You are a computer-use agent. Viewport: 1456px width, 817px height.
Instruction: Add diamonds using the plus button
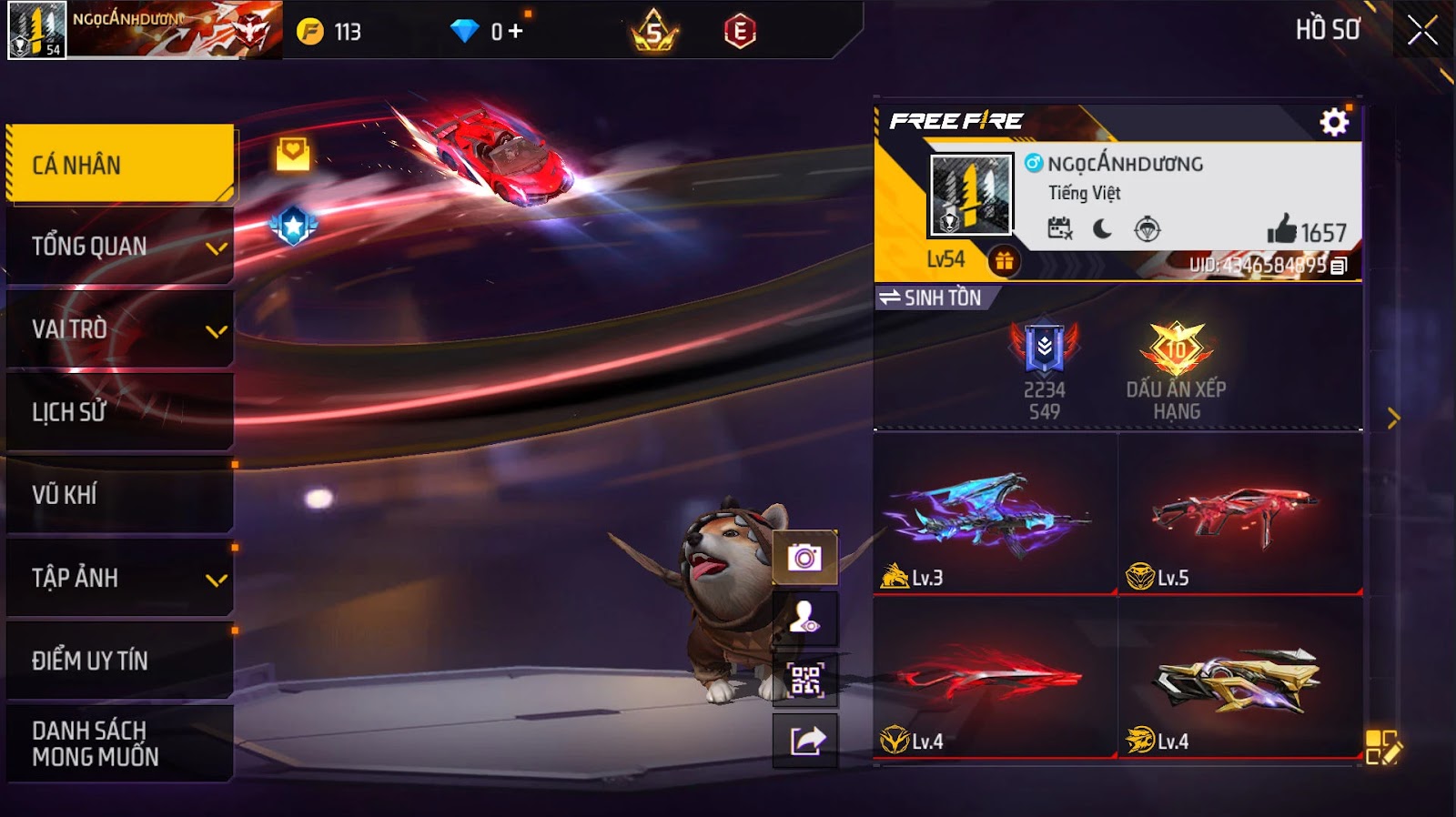(x=516, y=32)
